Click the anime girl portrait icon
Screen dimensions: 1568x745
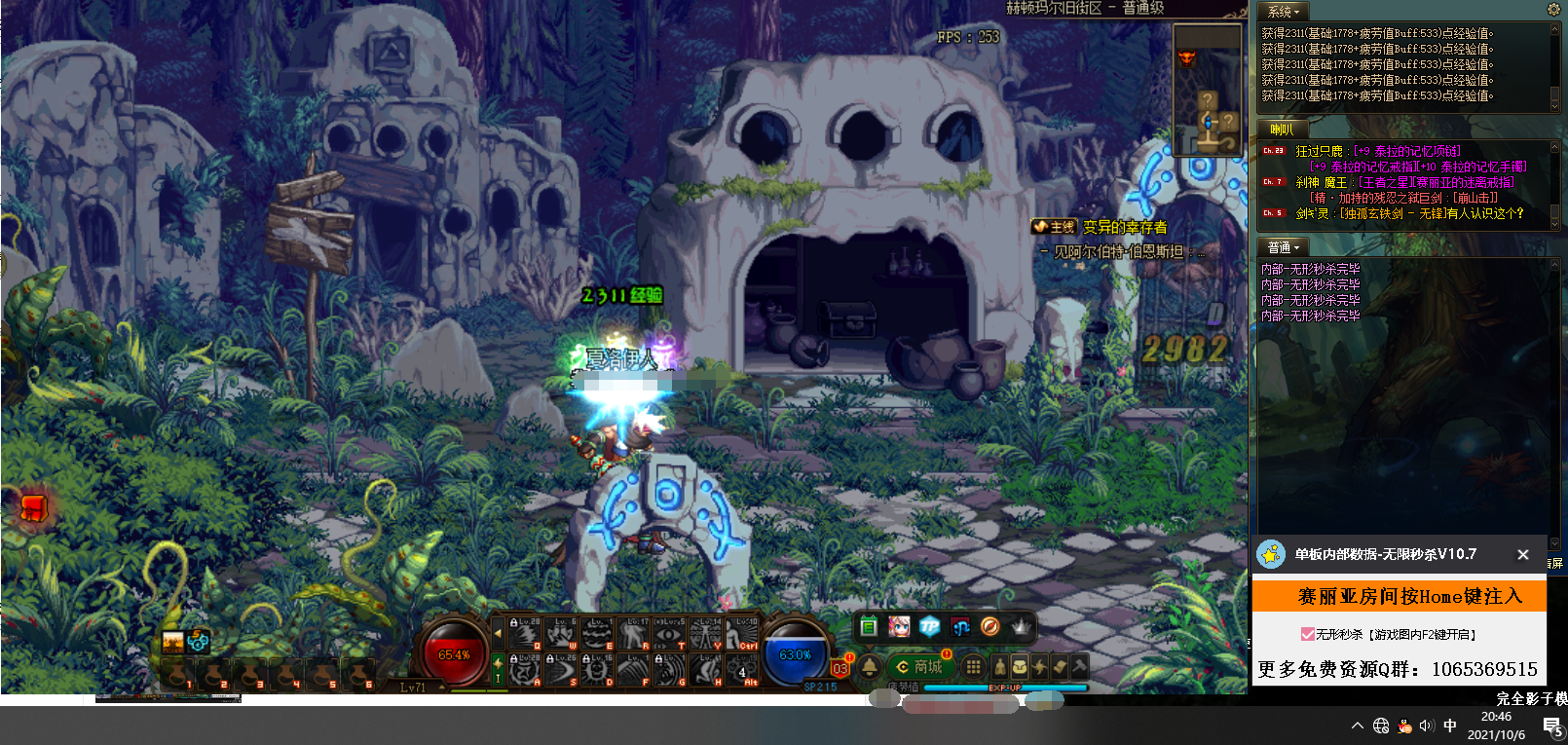click(899, 627)
